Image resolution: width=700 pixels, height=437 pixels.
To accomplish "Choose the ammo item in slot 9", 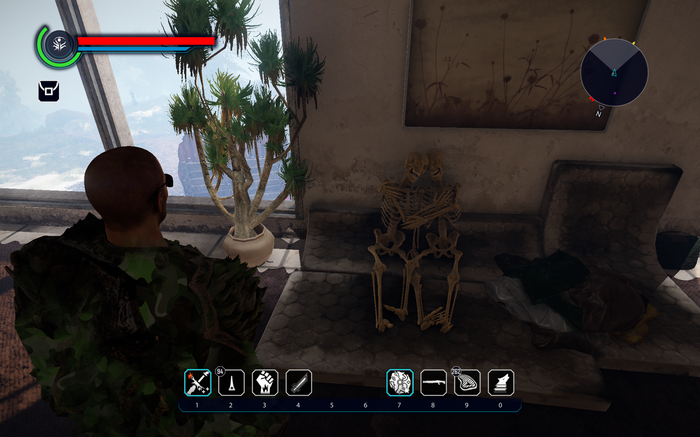I will click(468, 383).
